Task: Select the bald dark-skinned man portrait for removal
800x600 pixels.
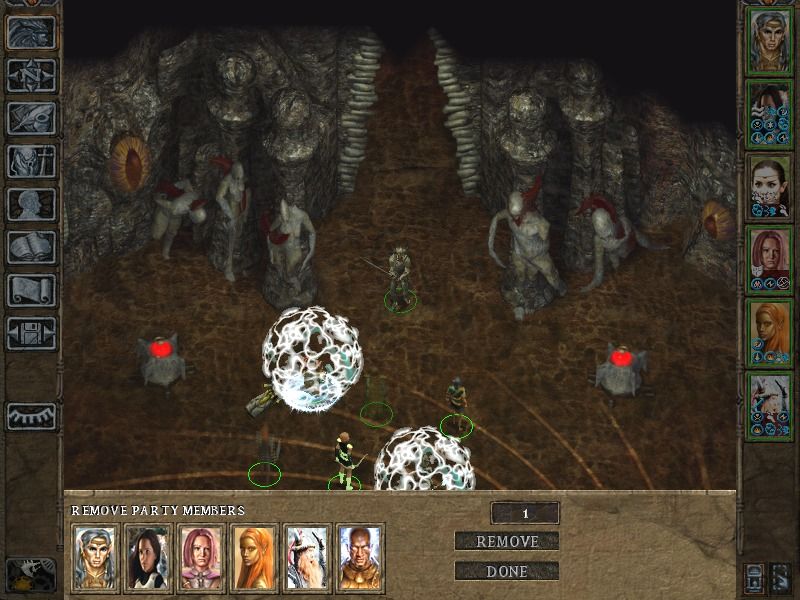Action: pos(360,559)
